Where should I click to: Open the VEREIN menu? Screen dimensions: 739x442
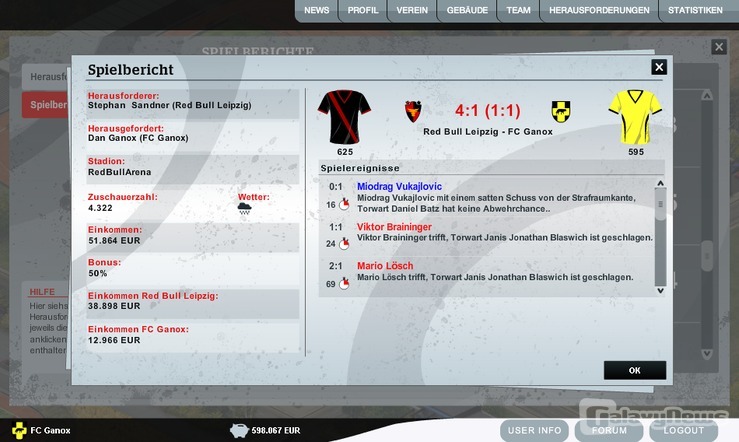(x=412, y=11)
